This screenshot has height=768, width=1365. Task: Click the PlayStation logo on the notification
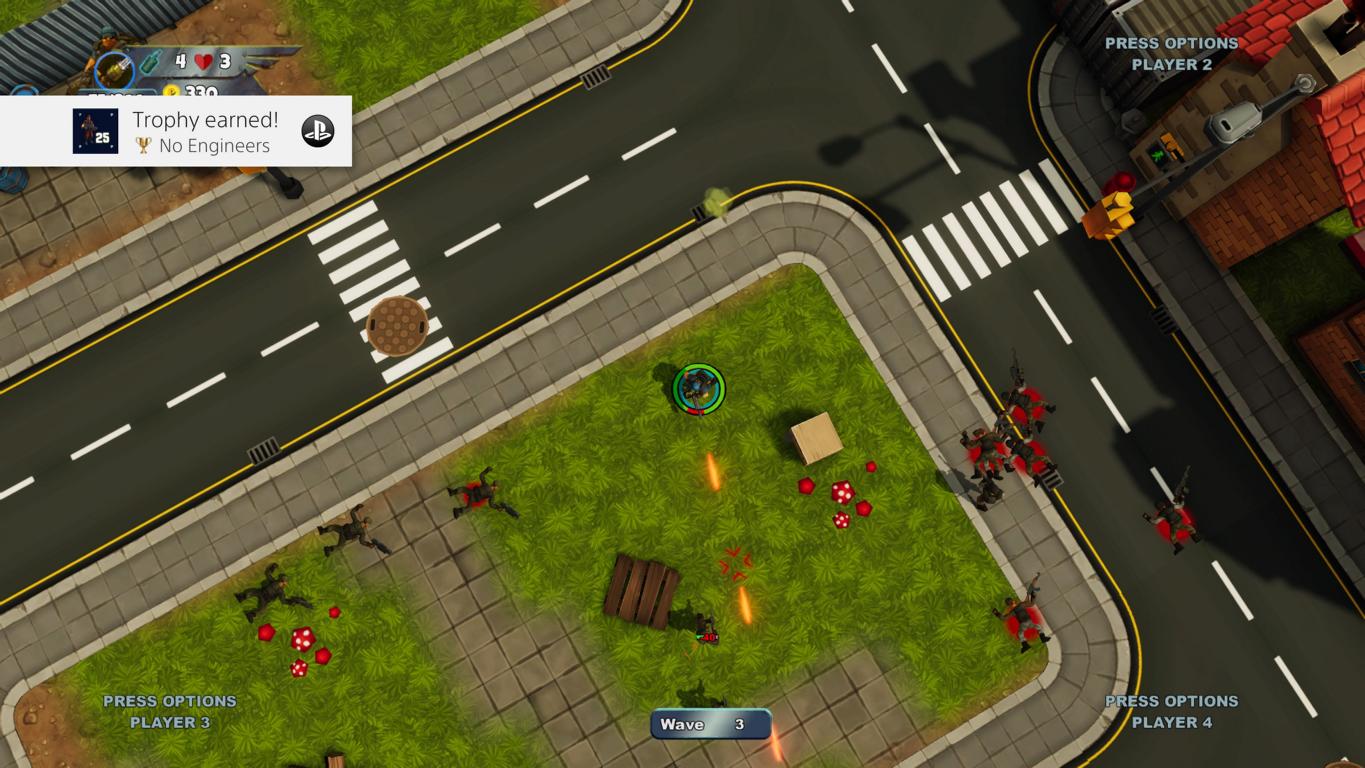pos(318,131)
